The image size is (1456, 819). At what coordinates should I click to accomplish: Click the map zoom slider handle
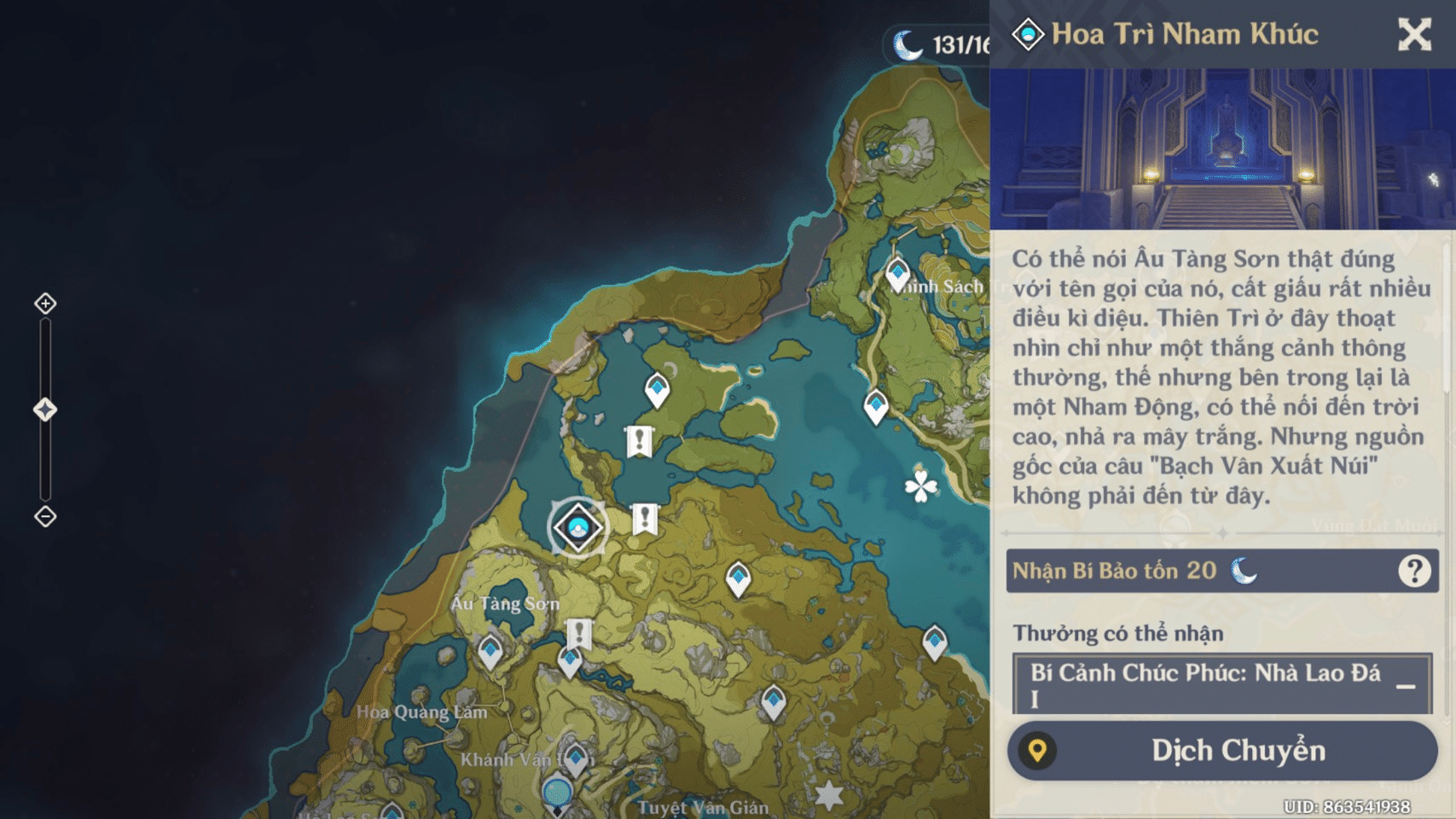(x=45, y=410)
